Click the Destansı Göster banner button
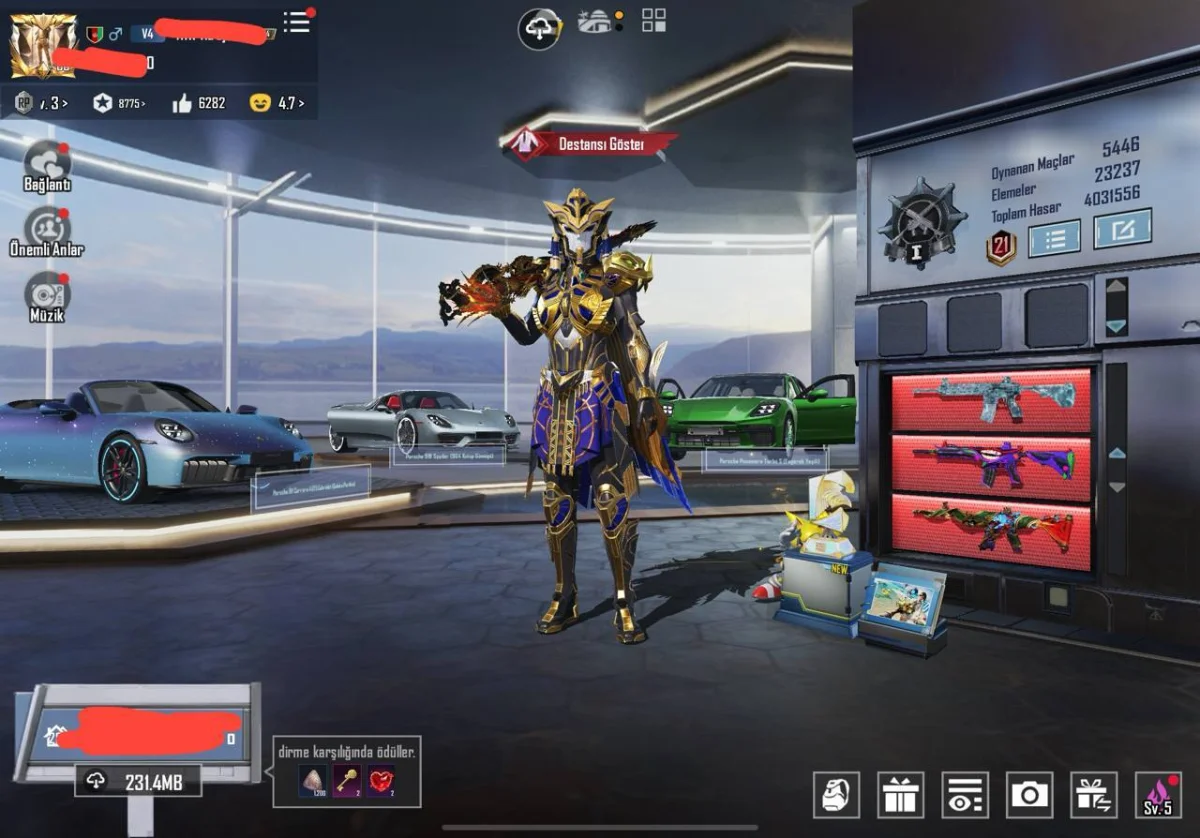The width and height of the screenshot is (1200, 838). (590, 144)
